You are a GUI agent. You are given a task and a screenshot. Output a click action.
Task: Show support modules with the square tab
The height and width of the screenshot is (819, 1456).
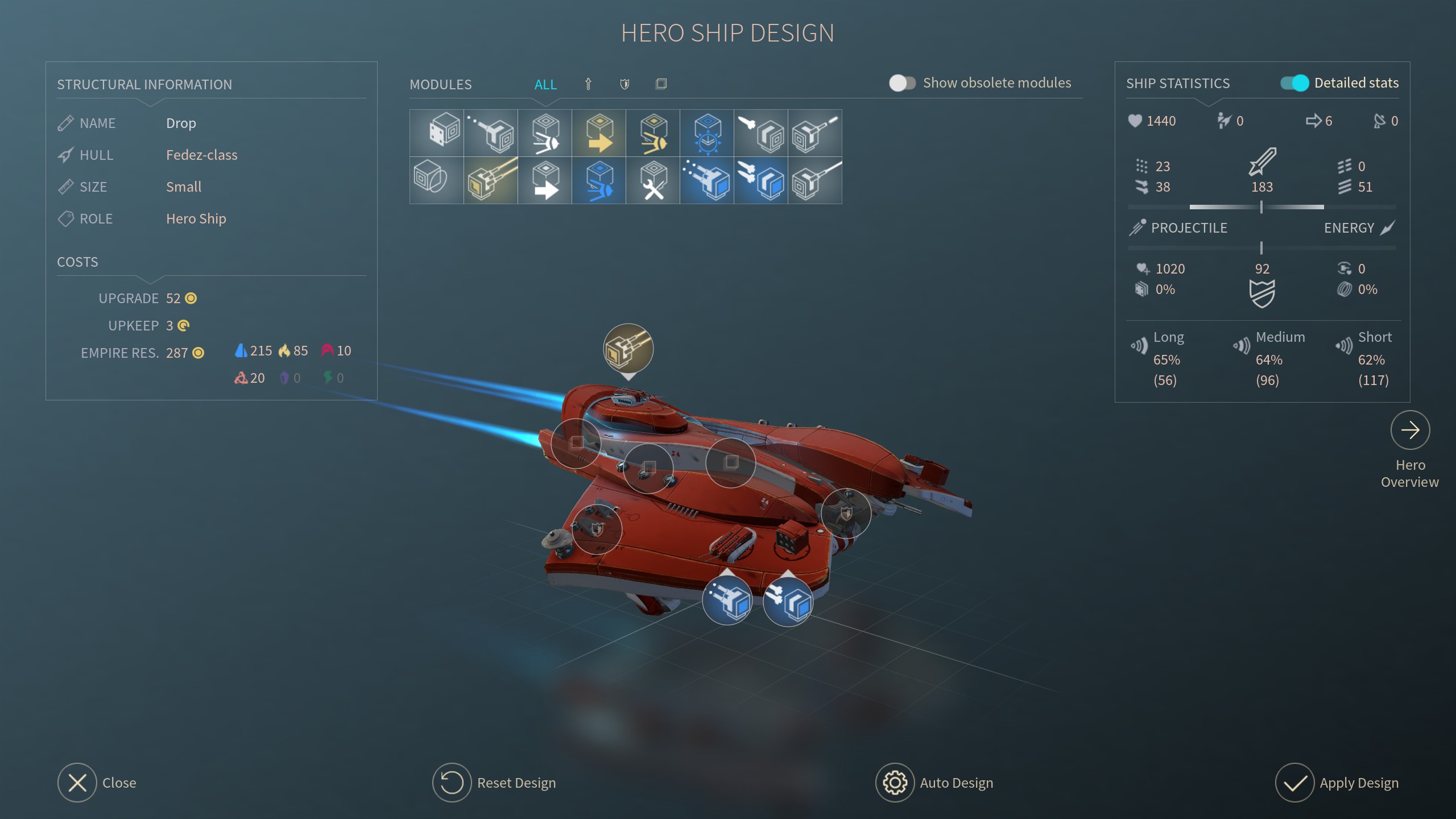point(661,84)
